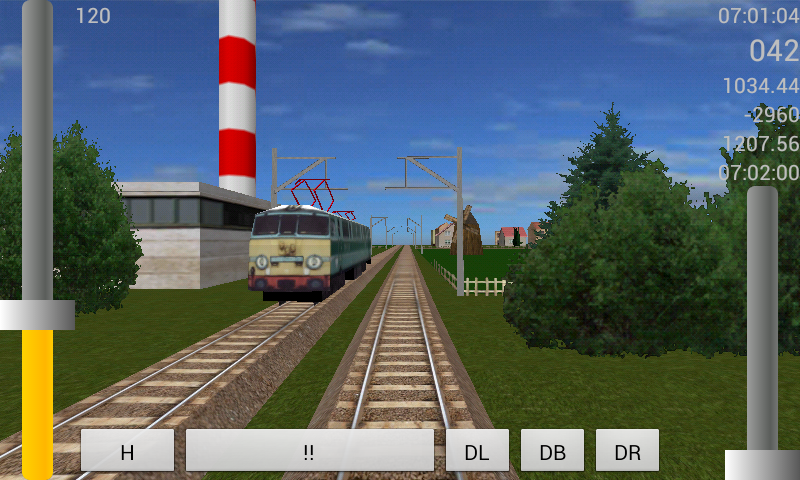Choose the DR door button

[x=627, y=451]
